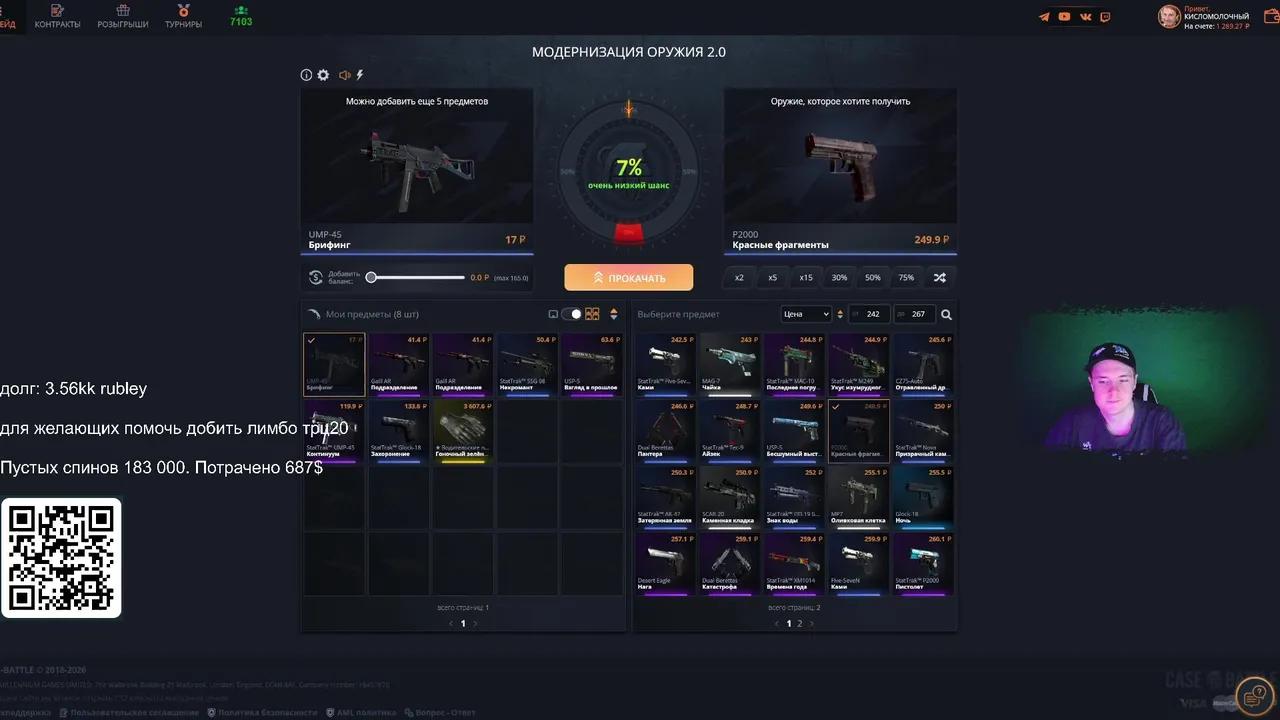
Task: Select the UMP-45 Брифинг item thumbnail
Action: pos(334,365)
